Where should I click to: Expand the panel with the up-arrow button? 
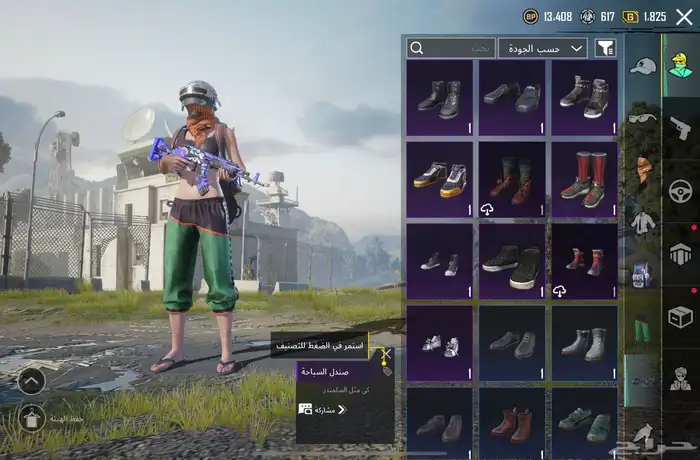pyautogui.click(x=32, y=380)
